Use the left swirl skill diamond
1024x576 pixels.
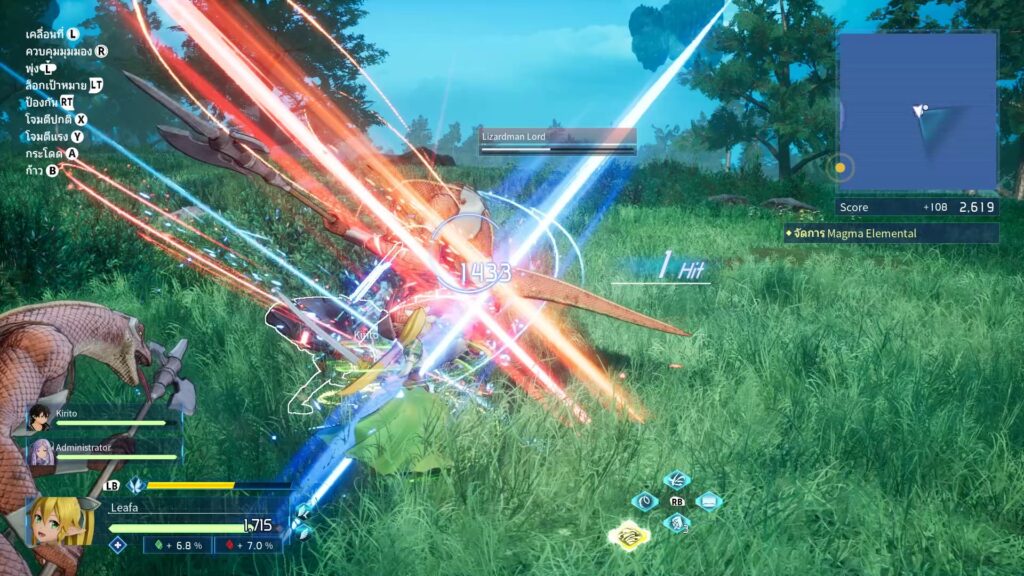point(646,501)
